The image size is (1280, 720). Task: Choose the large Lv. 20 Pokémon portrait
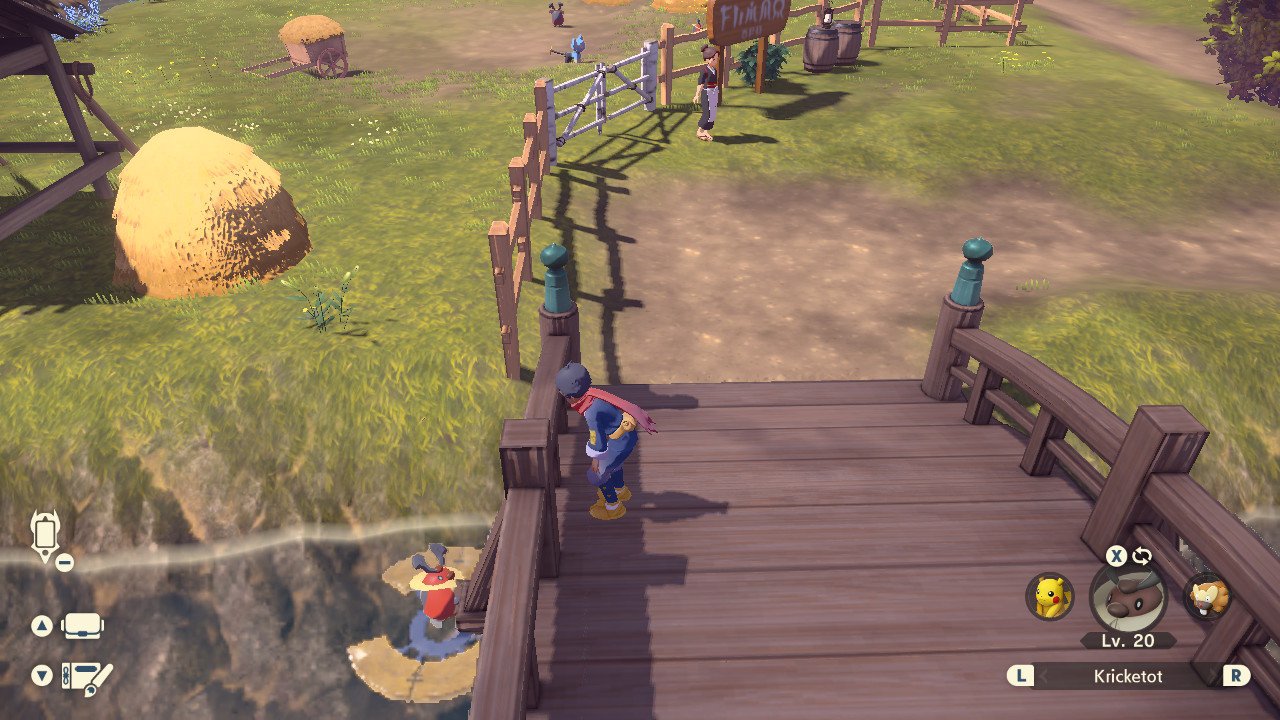point(1128,597)
